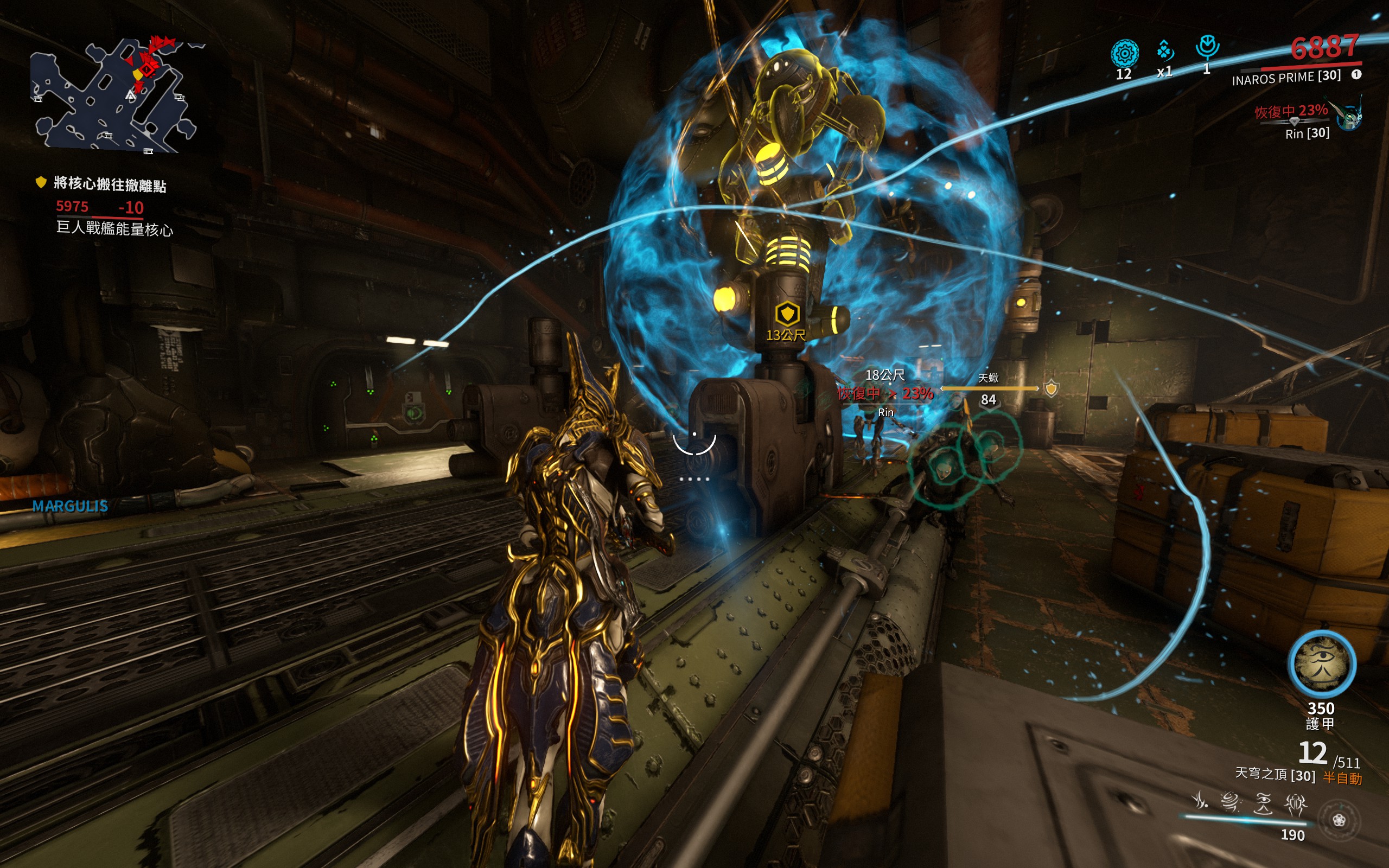Activate the small eye ability icon
Screen dimensions: 1389x868
coord(1263,802)
